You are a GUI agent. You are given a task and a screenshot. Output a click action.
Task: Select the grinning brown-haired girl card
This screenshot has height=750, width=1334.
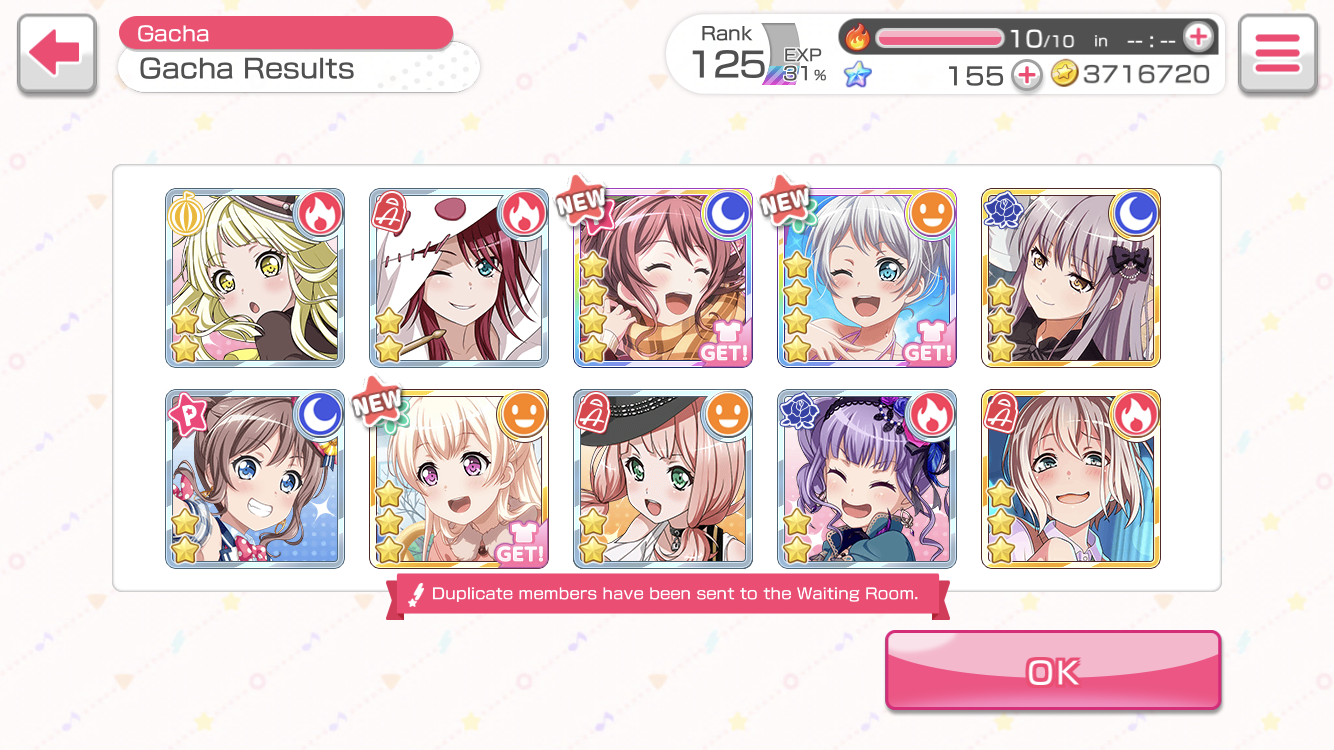point(255,479)
